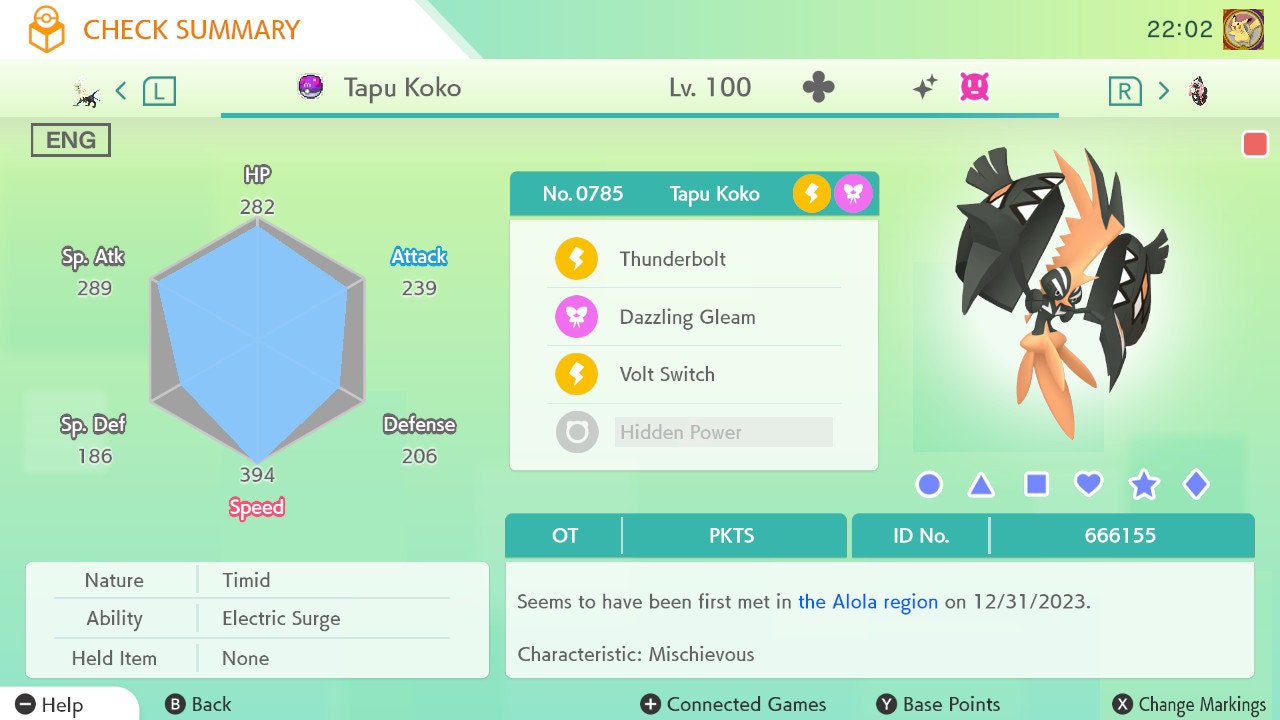Select the Dazzling Gleam move
Screen dimensions: 1280x720
click(x=687, y=317)
